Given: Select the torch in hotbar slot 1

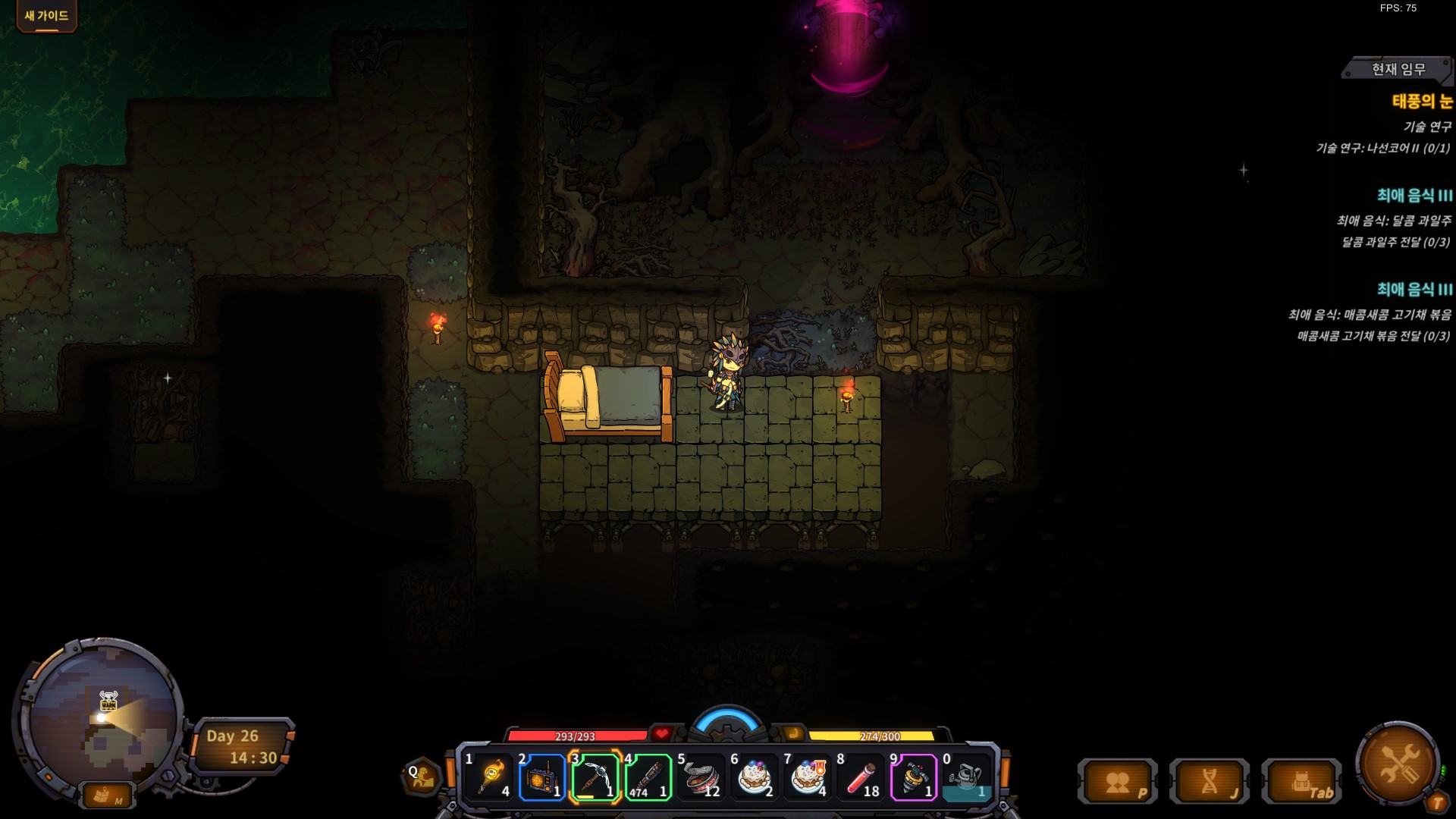Looking at the screenshot, I should [491, 777].
